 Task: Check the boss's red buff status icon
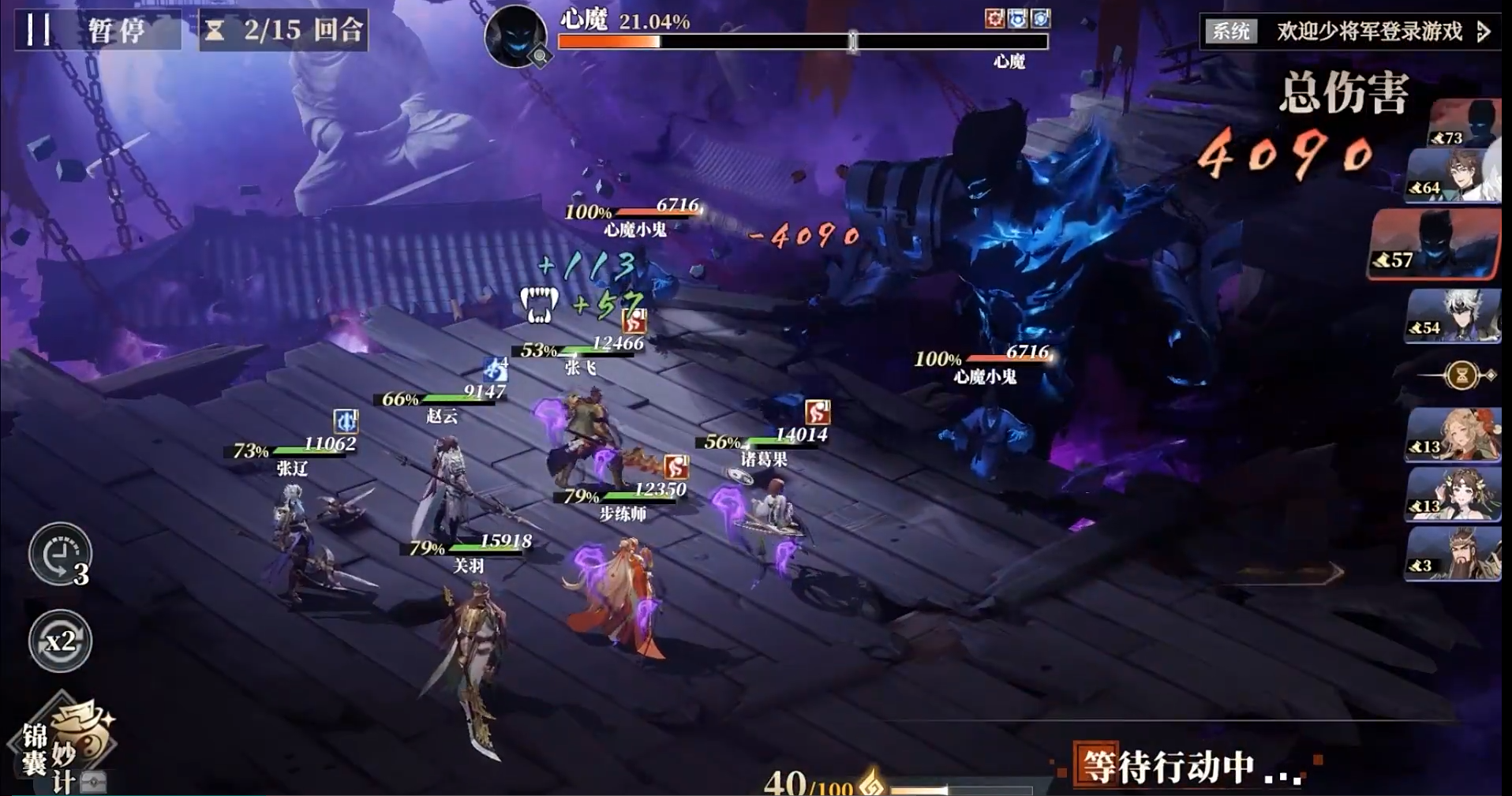click(994, 18)
